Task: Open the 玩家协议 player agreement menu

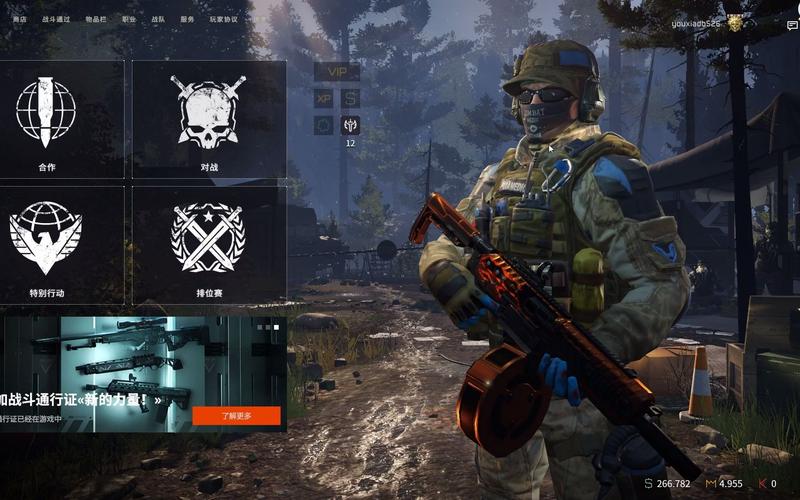Action: coord(223,19)
